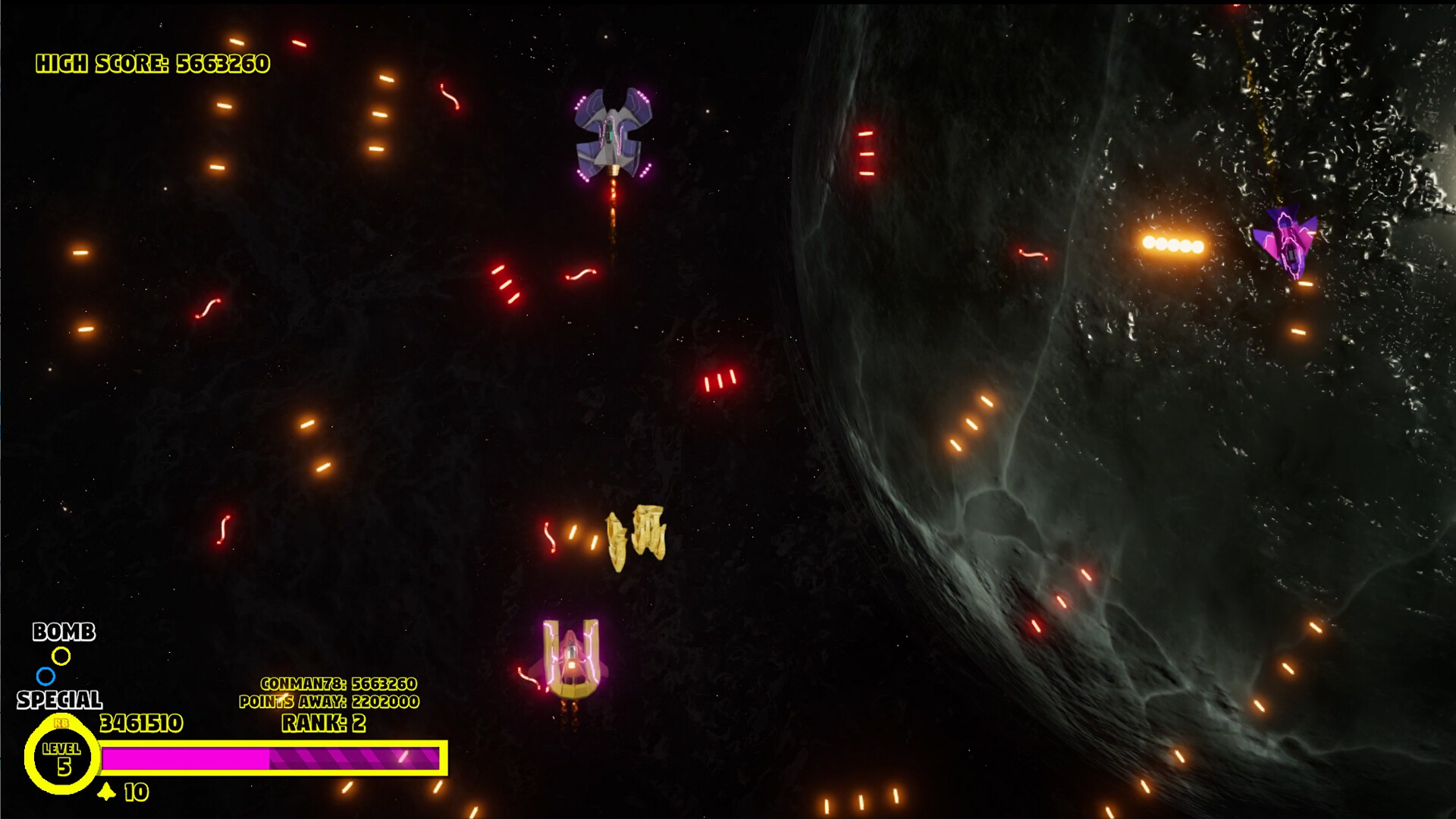Toggle the BOMB indicator label
The width and height of the screenshot is (1456, 819).
click(x=64, y=630)
